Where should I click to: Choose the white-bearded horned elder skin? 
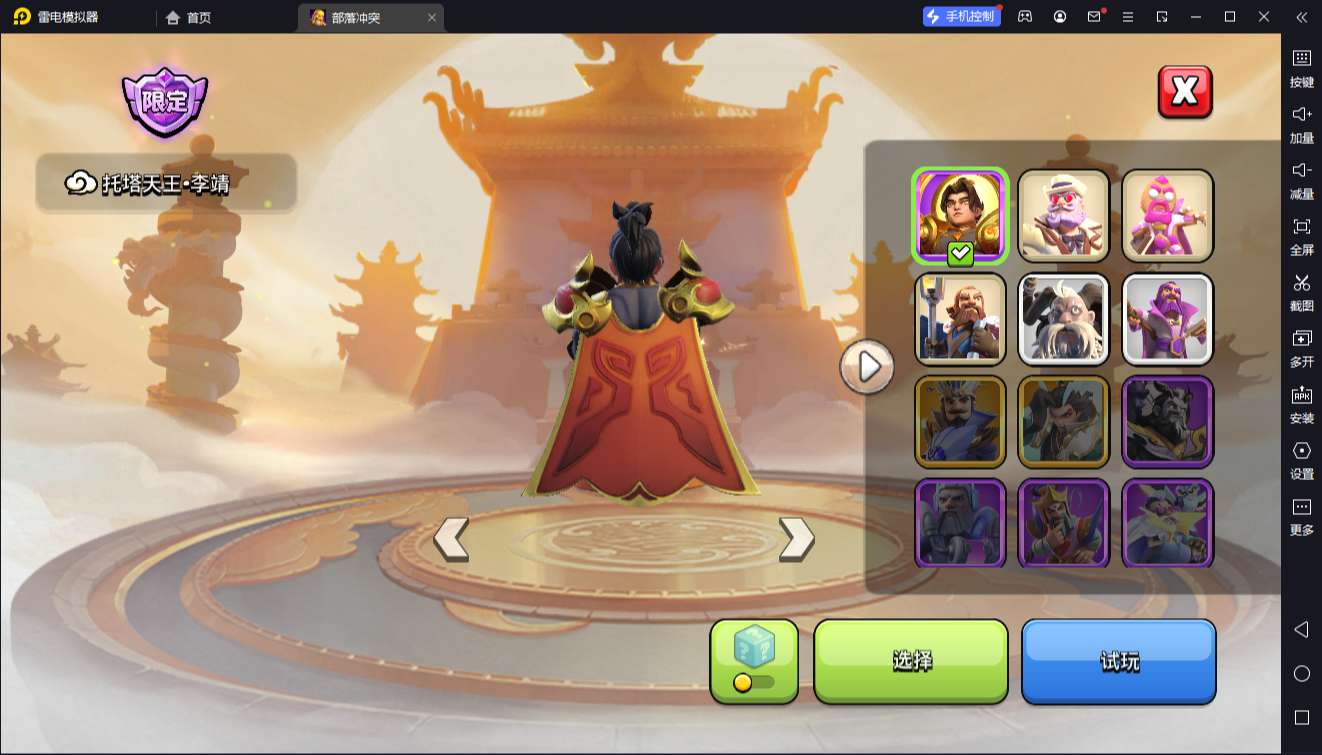pyautogui.click(x=1064, y=319)
